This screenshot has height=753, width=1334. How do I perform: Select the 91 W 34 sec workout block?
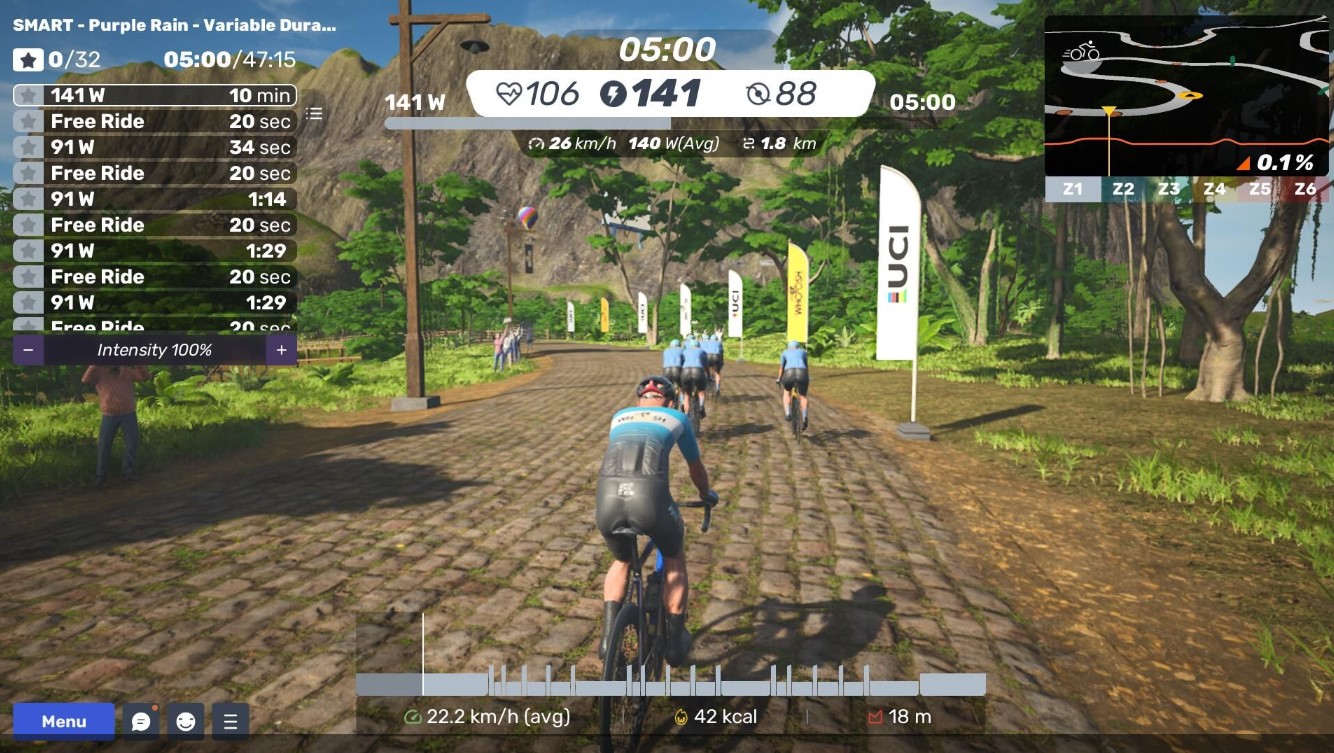coord(155,148)
